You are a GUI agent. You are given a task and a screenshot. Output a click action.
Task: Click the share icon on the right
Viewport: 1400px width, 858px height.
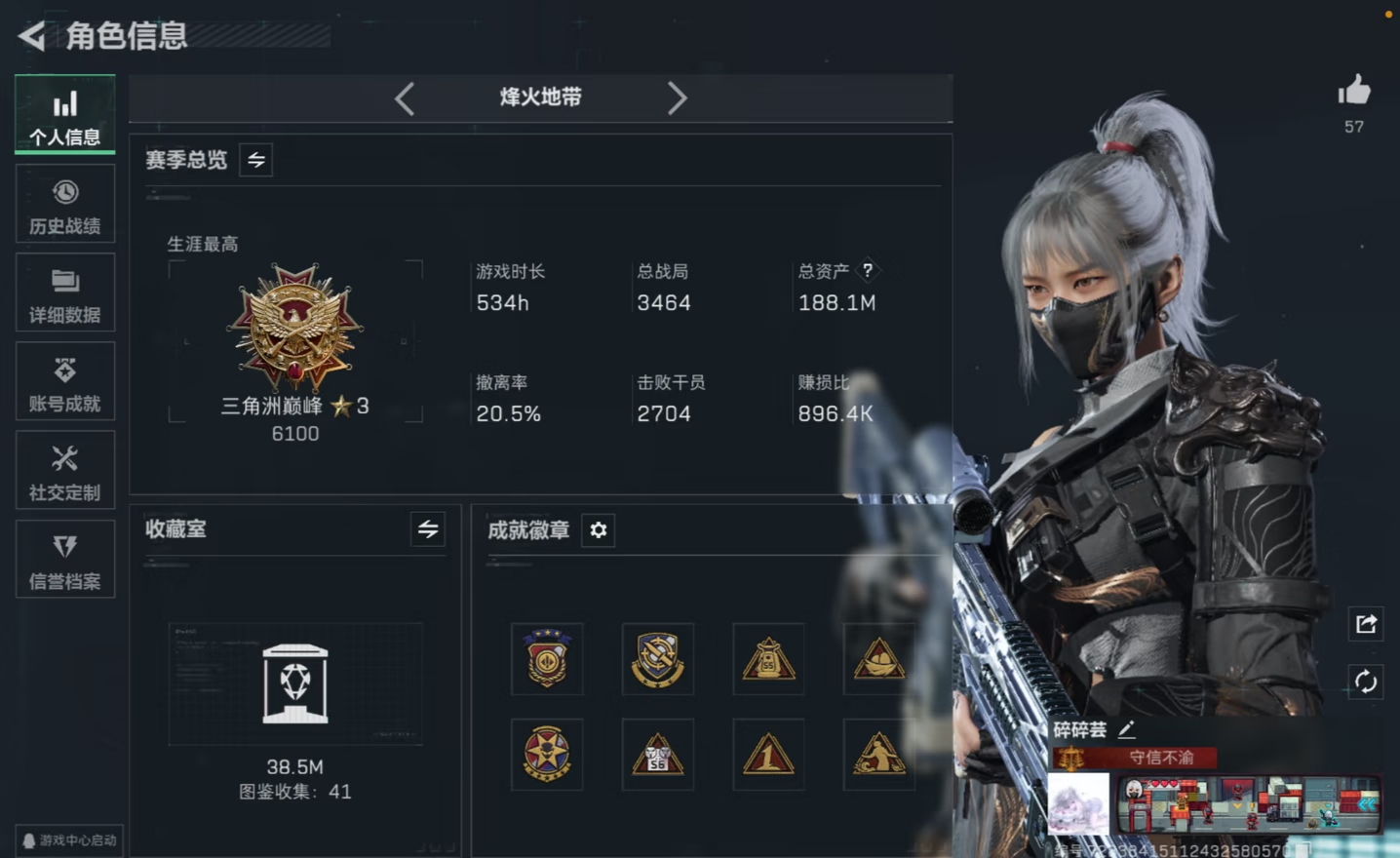(x=1365, y=623)
